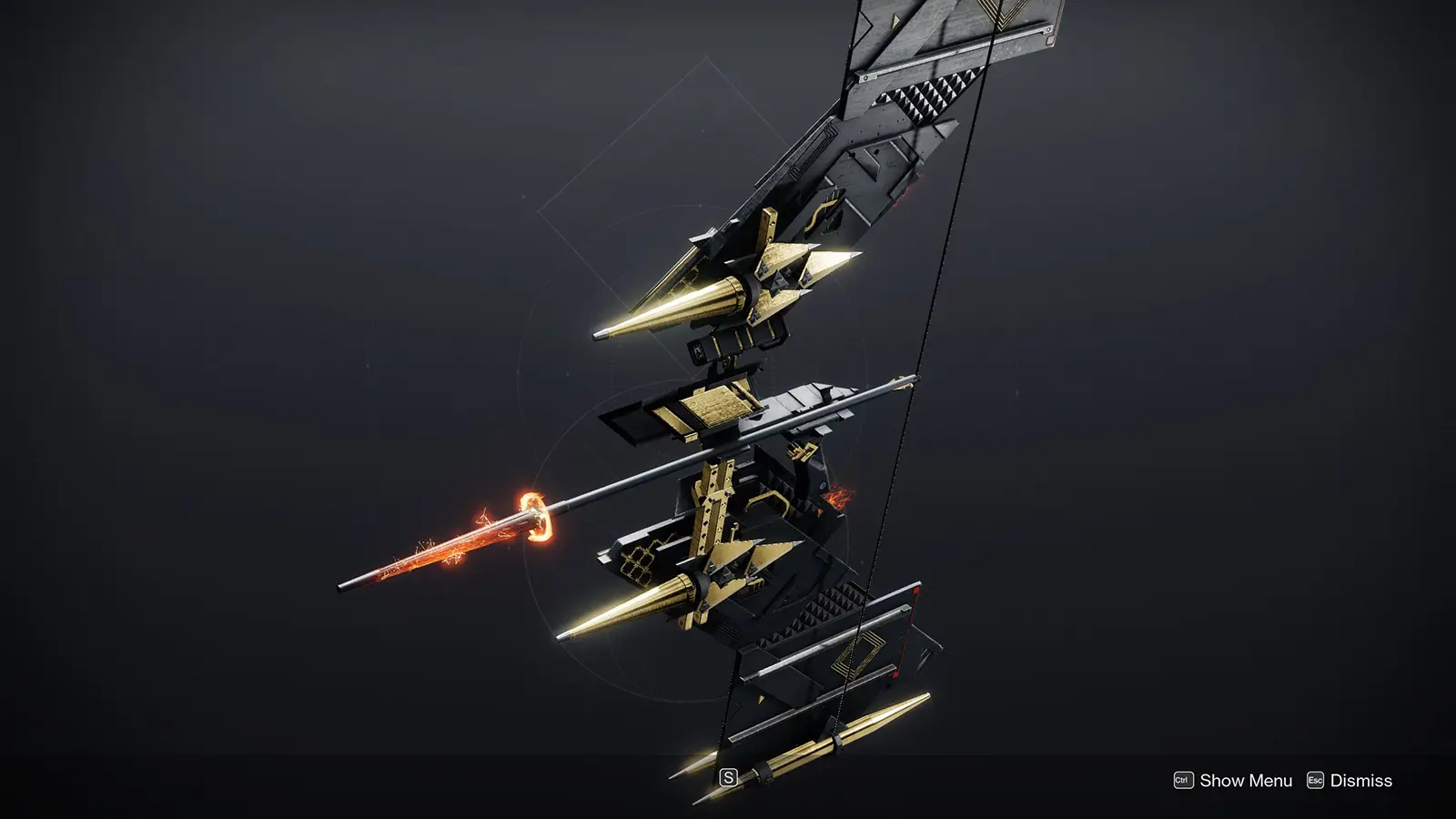Click the Esc key prompt icon
The height and width of the screenshot is (819, 1456).
[x=1314, y=780]
